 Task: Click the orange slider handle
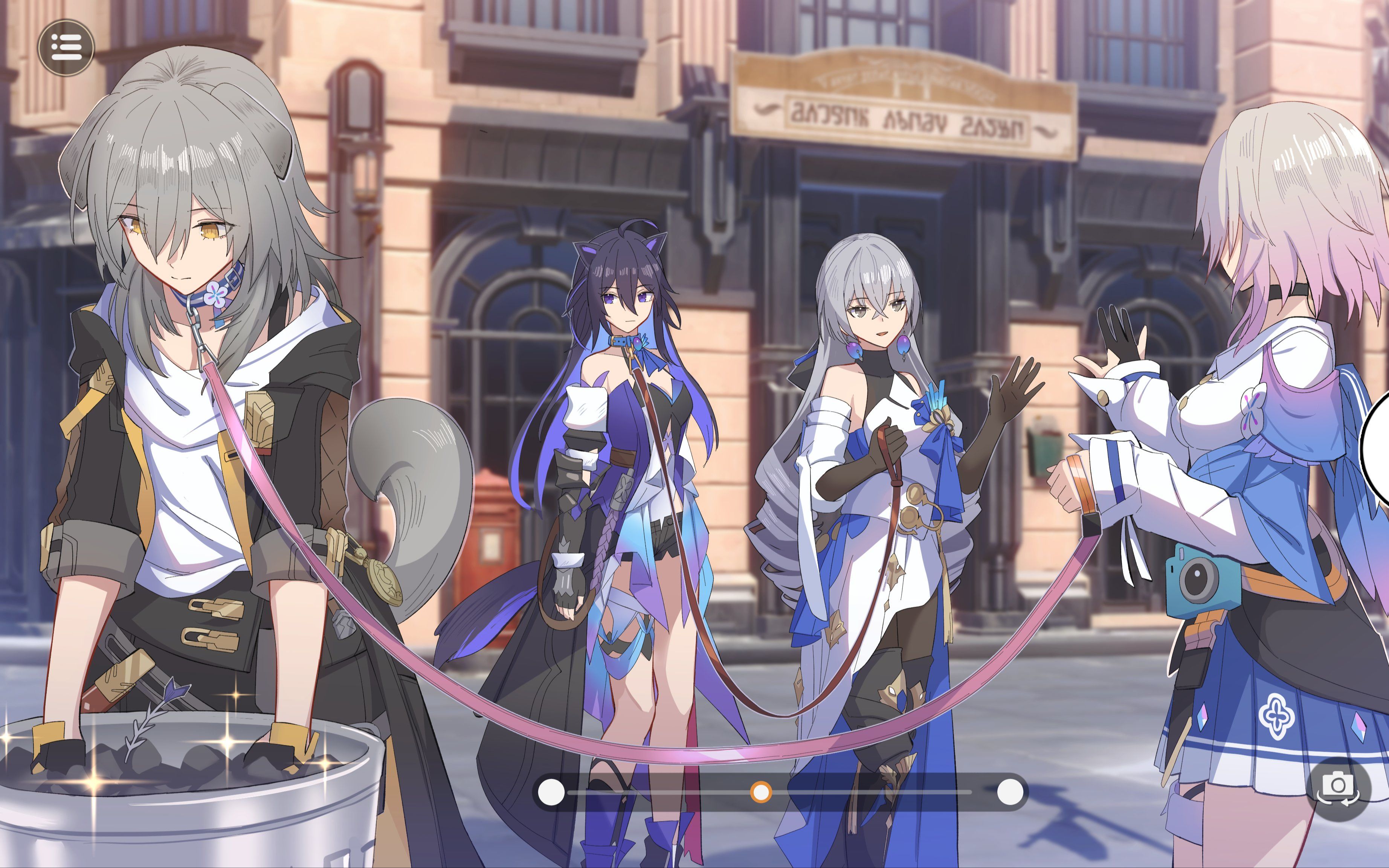tap(761, 792)
